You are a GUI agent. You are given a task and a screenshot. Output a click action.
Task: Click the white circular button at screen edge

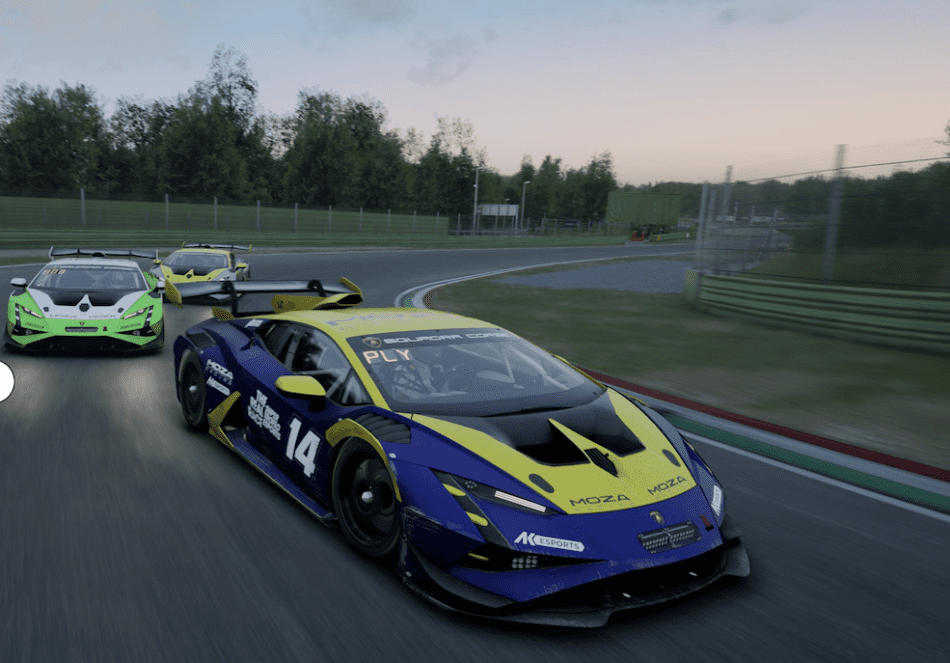click(x=4, y=382)
